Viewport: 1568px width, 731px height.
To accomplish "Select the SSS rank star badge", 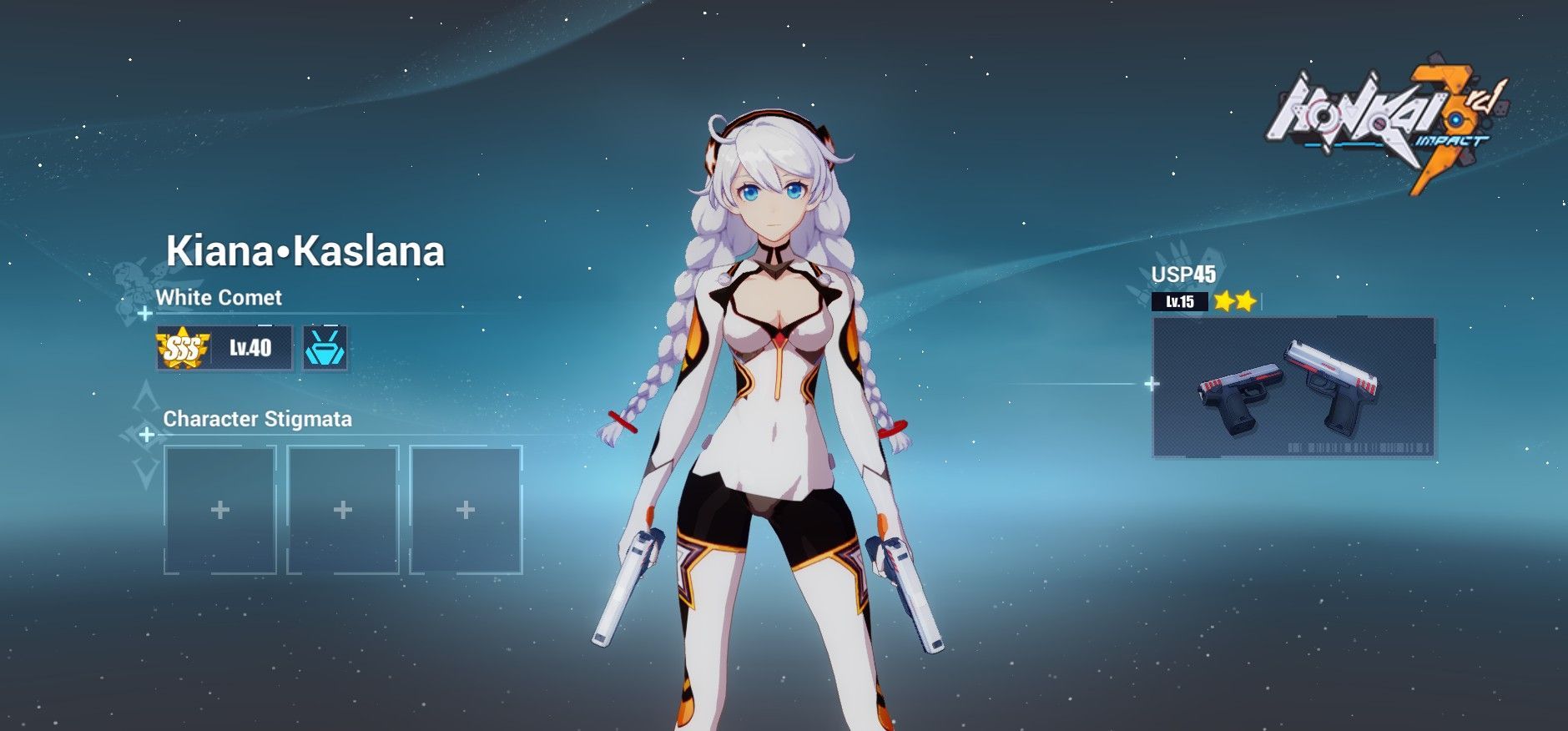I will [x=183, y=347].
